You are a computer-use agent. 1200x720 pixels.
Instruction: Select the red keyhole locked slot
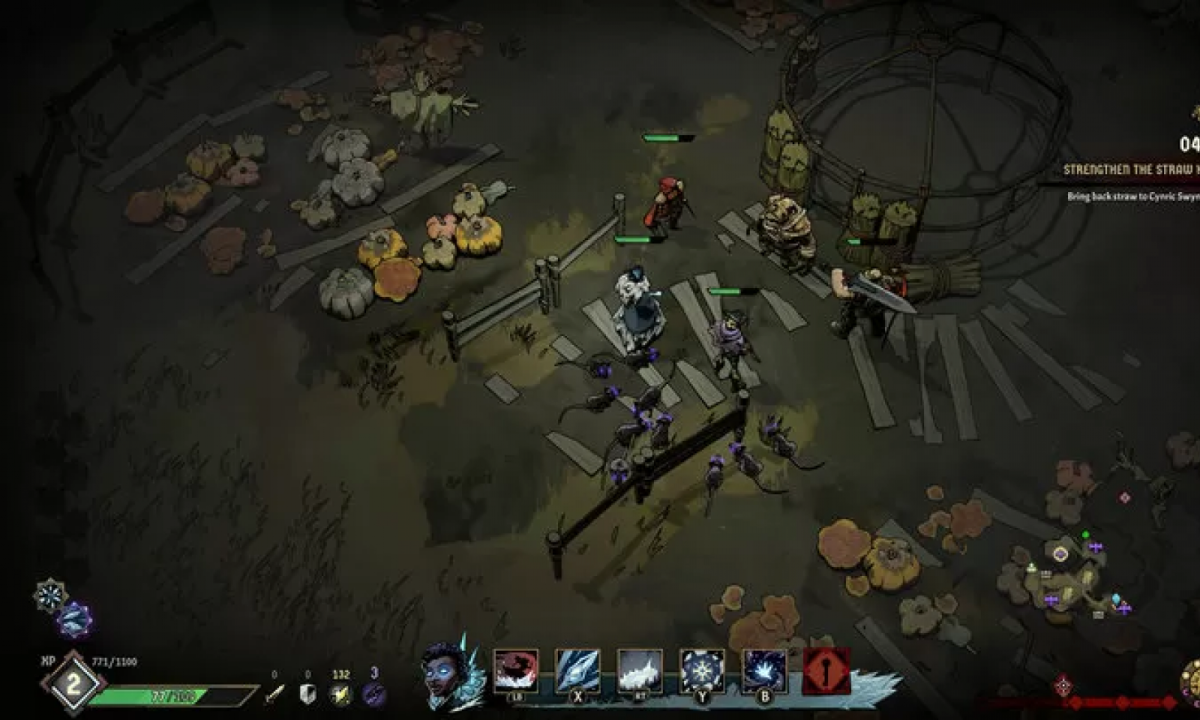click(x=826, y=671)
